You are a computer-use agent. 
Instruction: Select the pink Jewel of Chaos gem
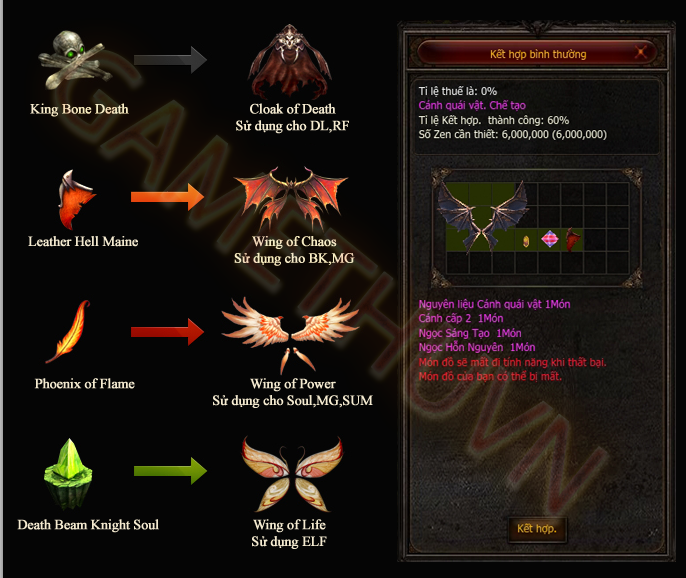point(551,240)
